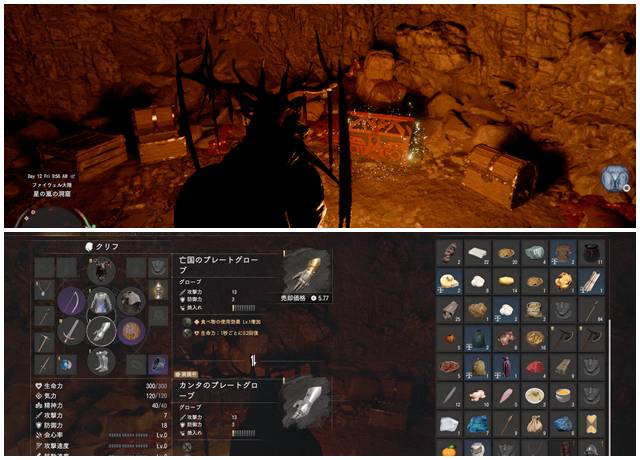Click the purple robe inventory item
This screenshot has width=640, height=460.
[506, 367]
